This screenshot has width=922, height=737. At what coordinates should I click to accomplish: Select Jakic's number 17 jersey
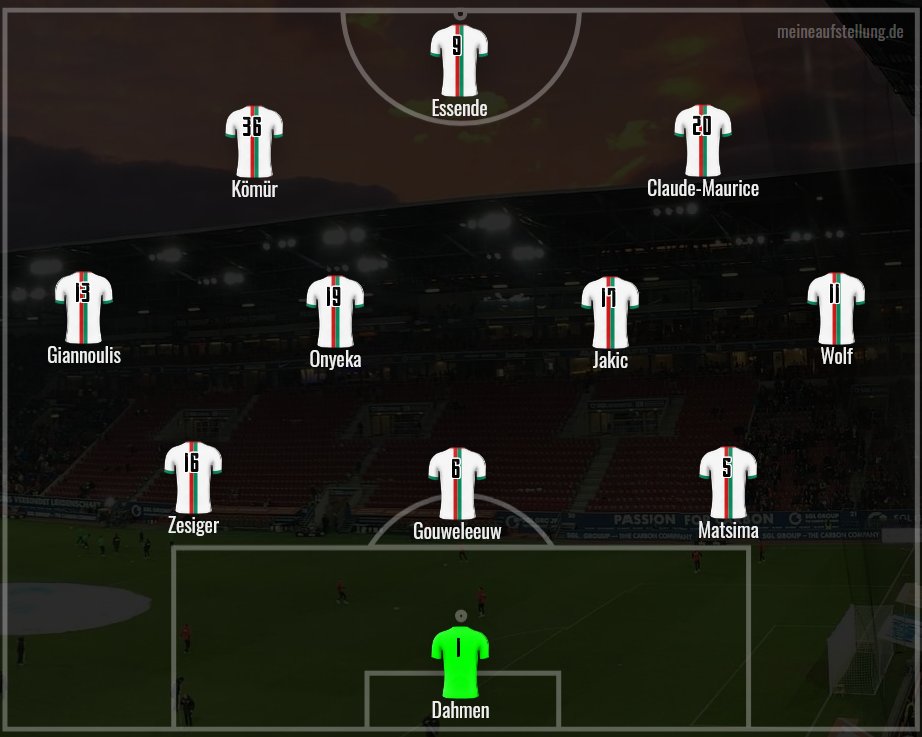(x=610, y=309)
